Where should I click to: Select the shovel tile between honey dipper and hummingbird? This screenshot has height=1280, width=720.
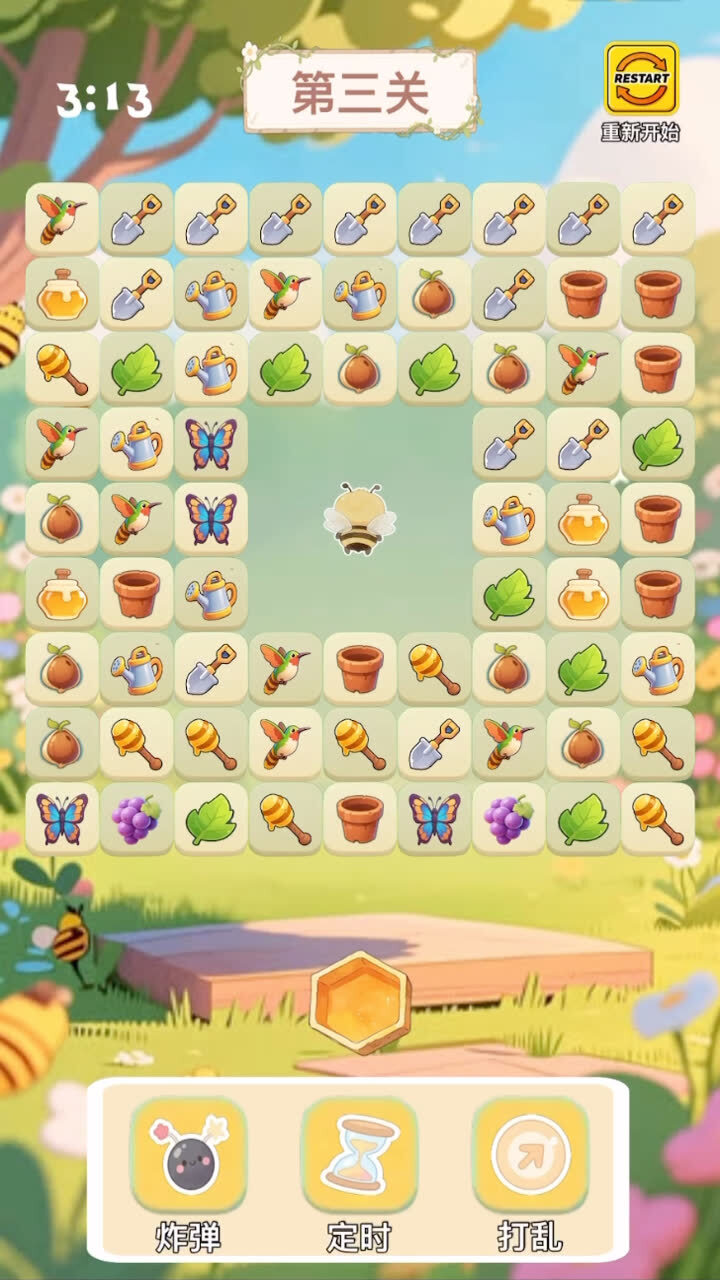[434, 744]
